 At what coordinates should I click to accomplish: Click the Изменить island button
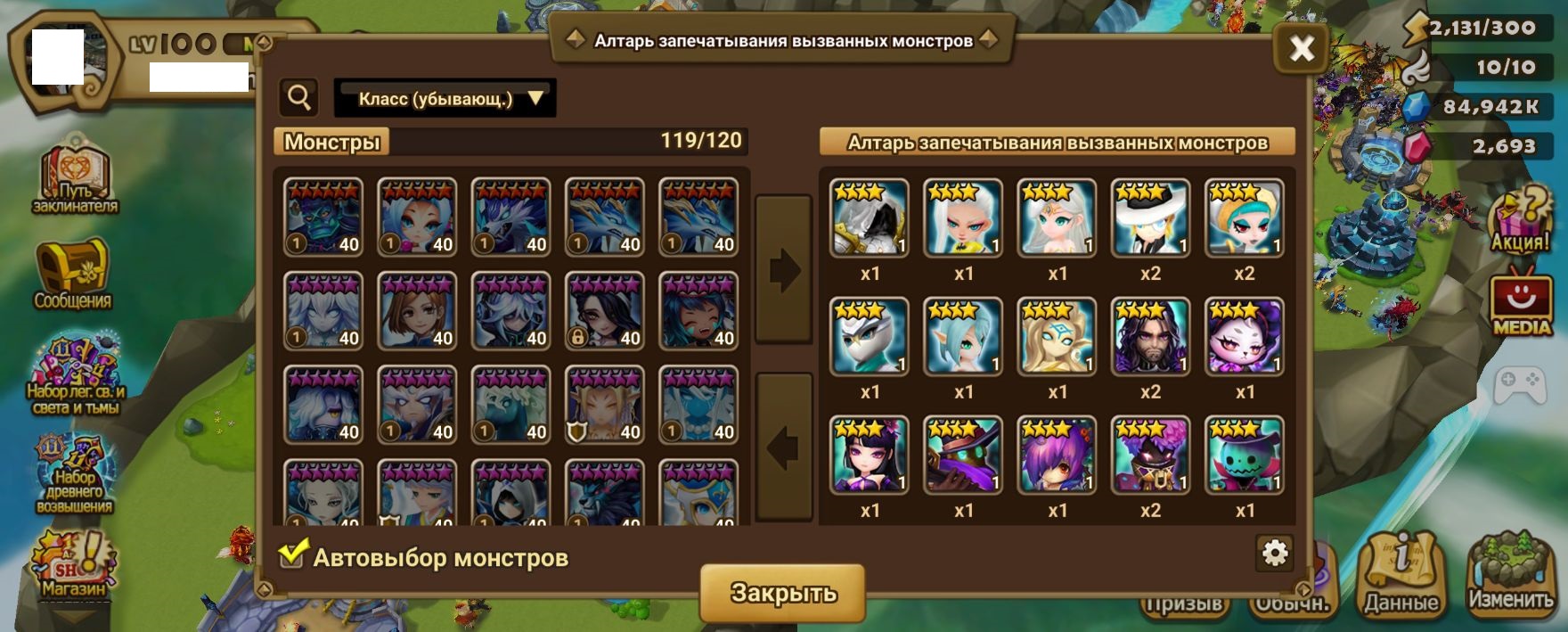[x=1509, y=575]
